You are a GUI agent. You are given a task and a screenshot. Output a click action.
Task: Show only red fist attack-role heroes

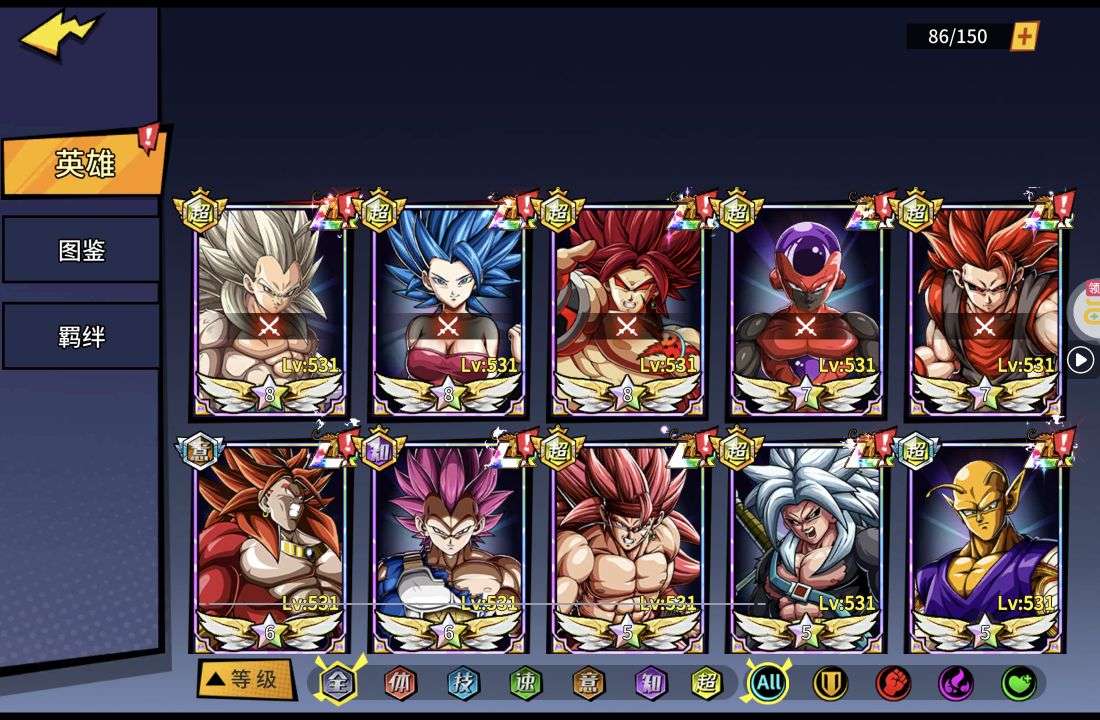(x=893, y=683)
